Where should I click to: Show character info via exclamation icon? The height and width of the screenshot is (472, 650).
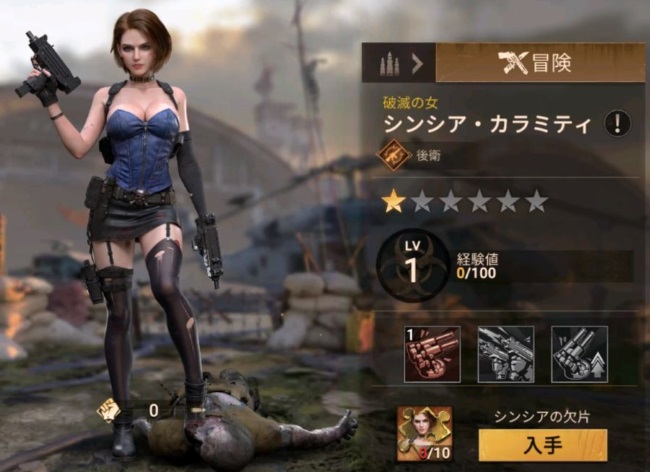click(621, 124)
